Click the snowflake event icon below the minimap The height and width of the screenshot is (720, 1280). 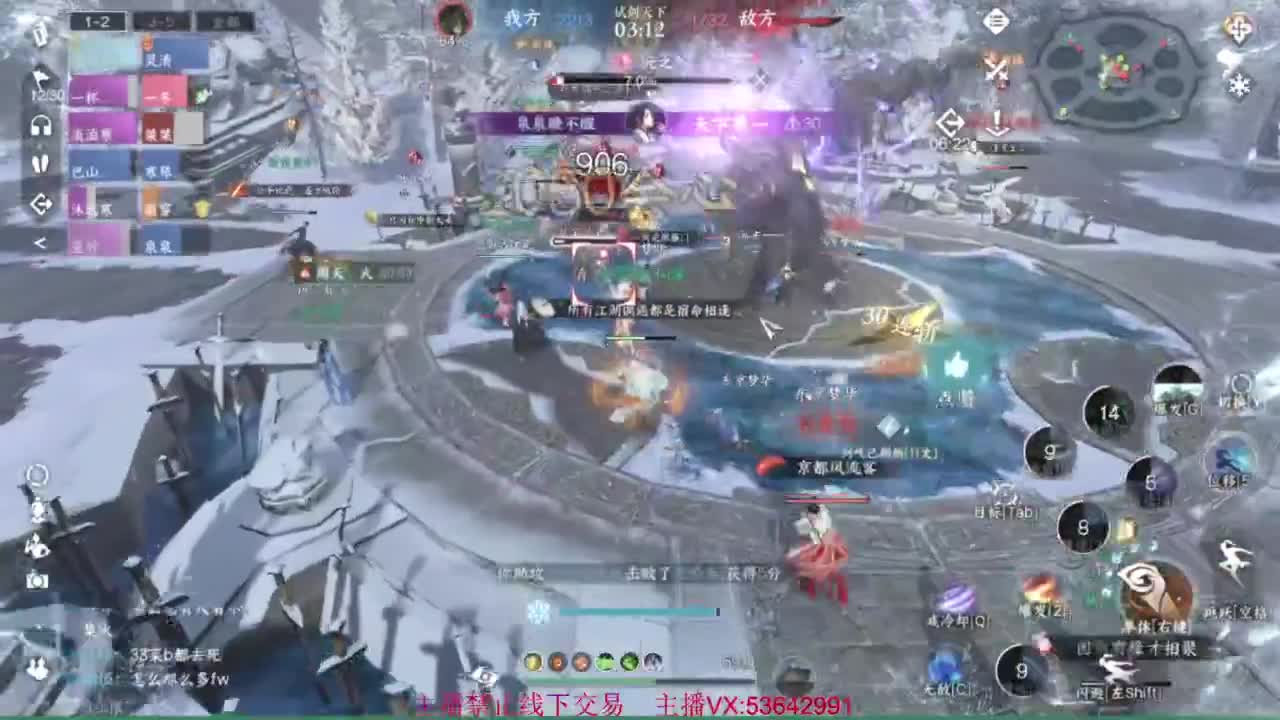[1241, 85]
